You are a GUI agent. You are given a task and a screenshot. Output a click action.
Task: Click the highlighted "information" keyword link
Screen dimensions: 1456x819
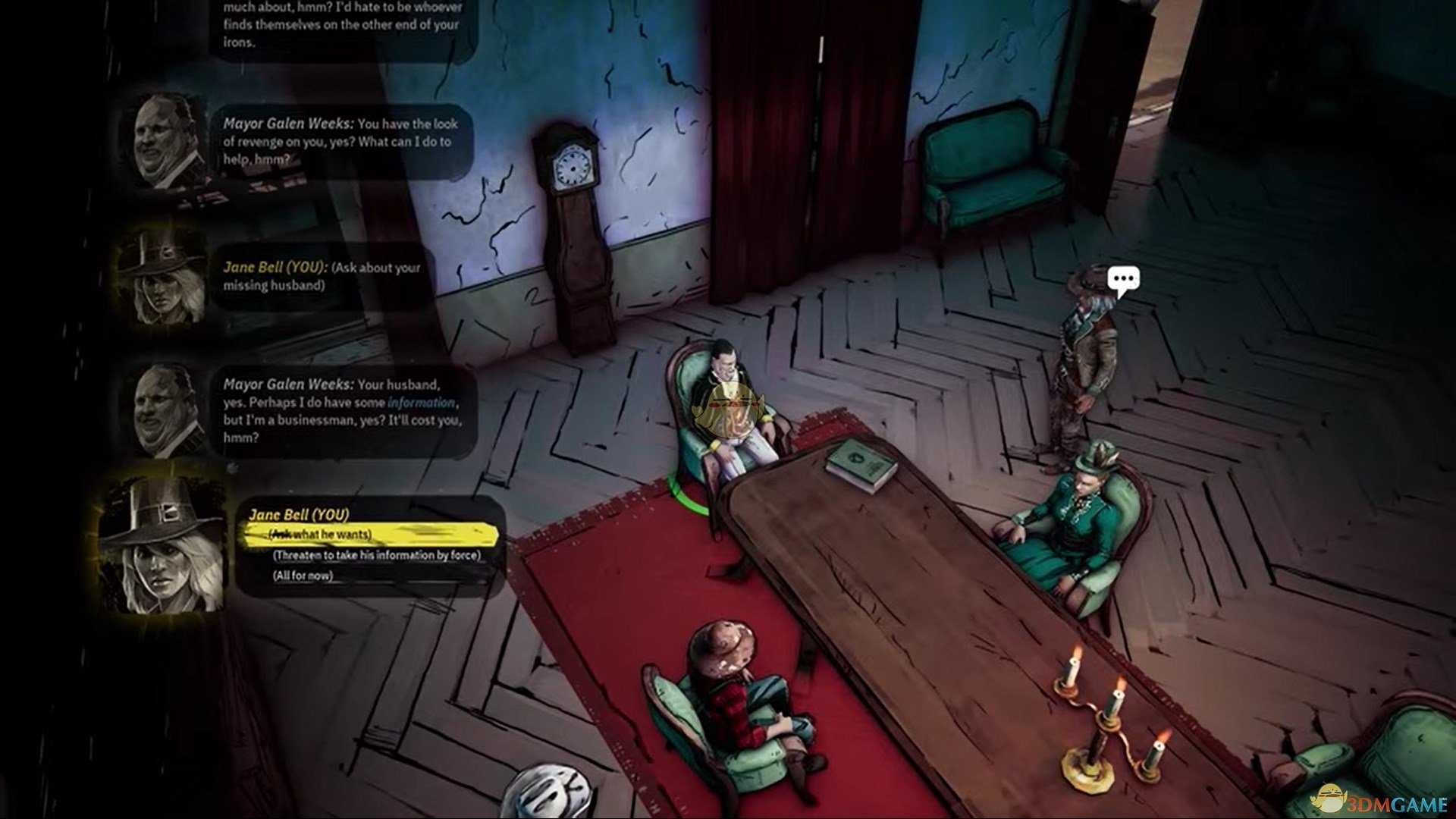pyautogui.click(x=421, y=403)
